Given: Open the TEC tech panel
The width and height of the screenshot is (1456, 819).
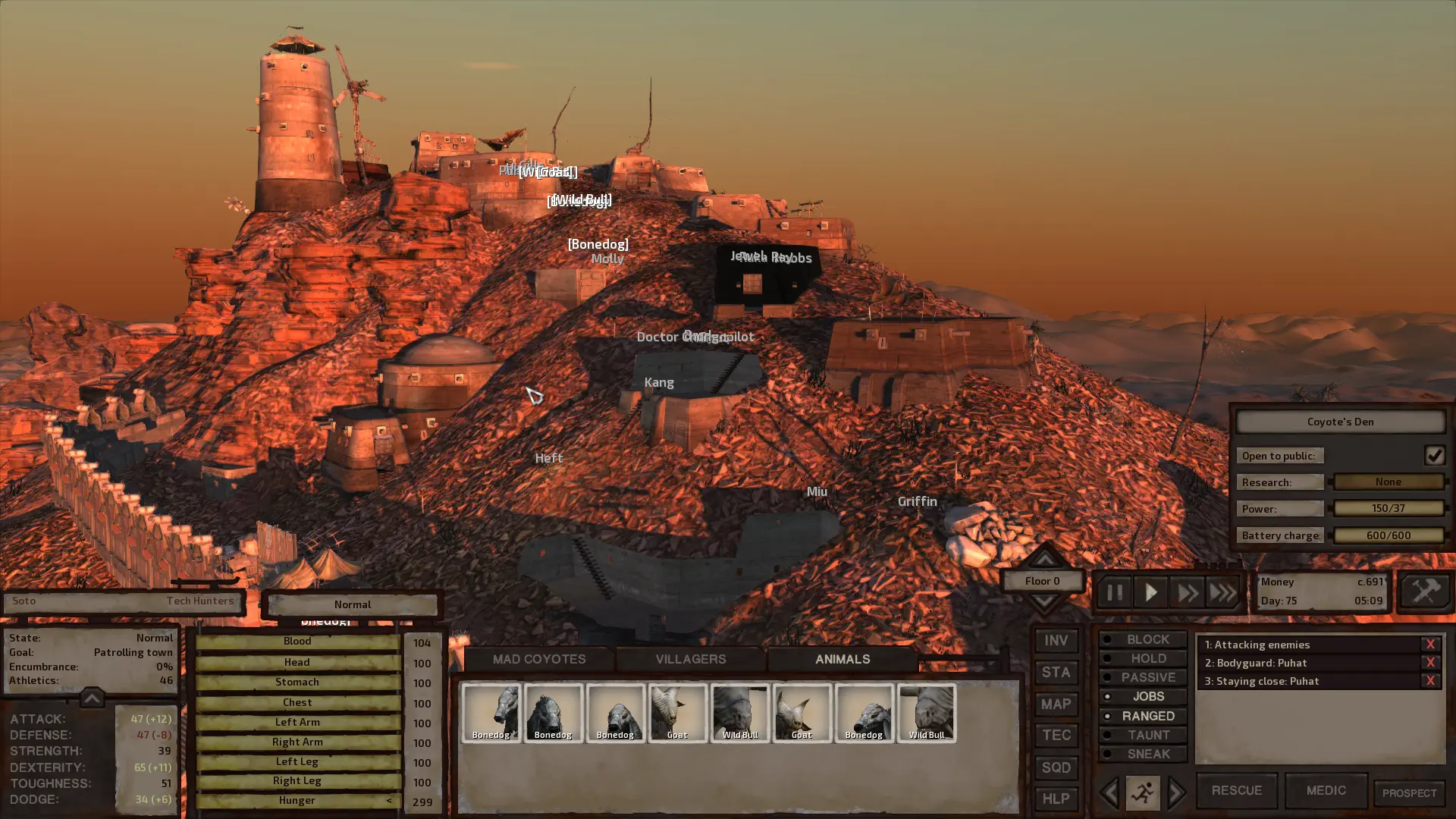Looking at the screenshot, I should point(1056,735).
